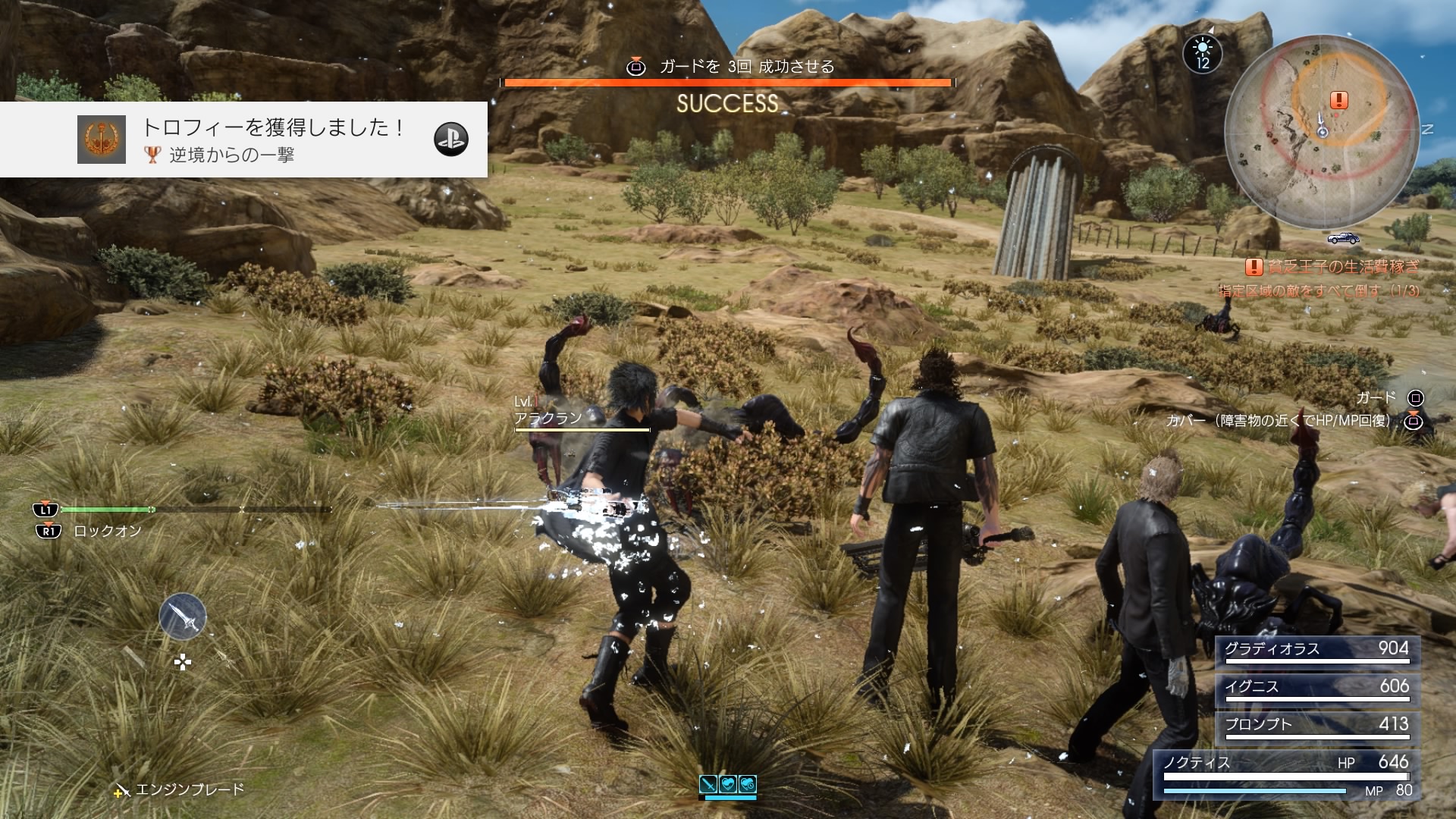Click the car icon below minimap
The image size is (1456, 819).
click(1343, 239)
